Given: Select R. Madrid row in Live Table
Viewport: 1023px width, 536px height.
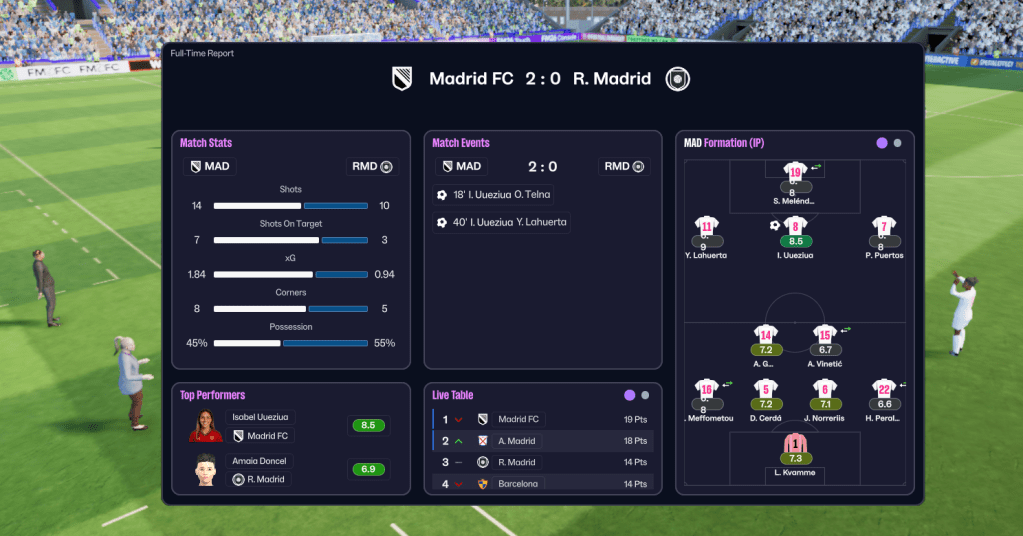Looking at the screenshot, I should point(543,462).
